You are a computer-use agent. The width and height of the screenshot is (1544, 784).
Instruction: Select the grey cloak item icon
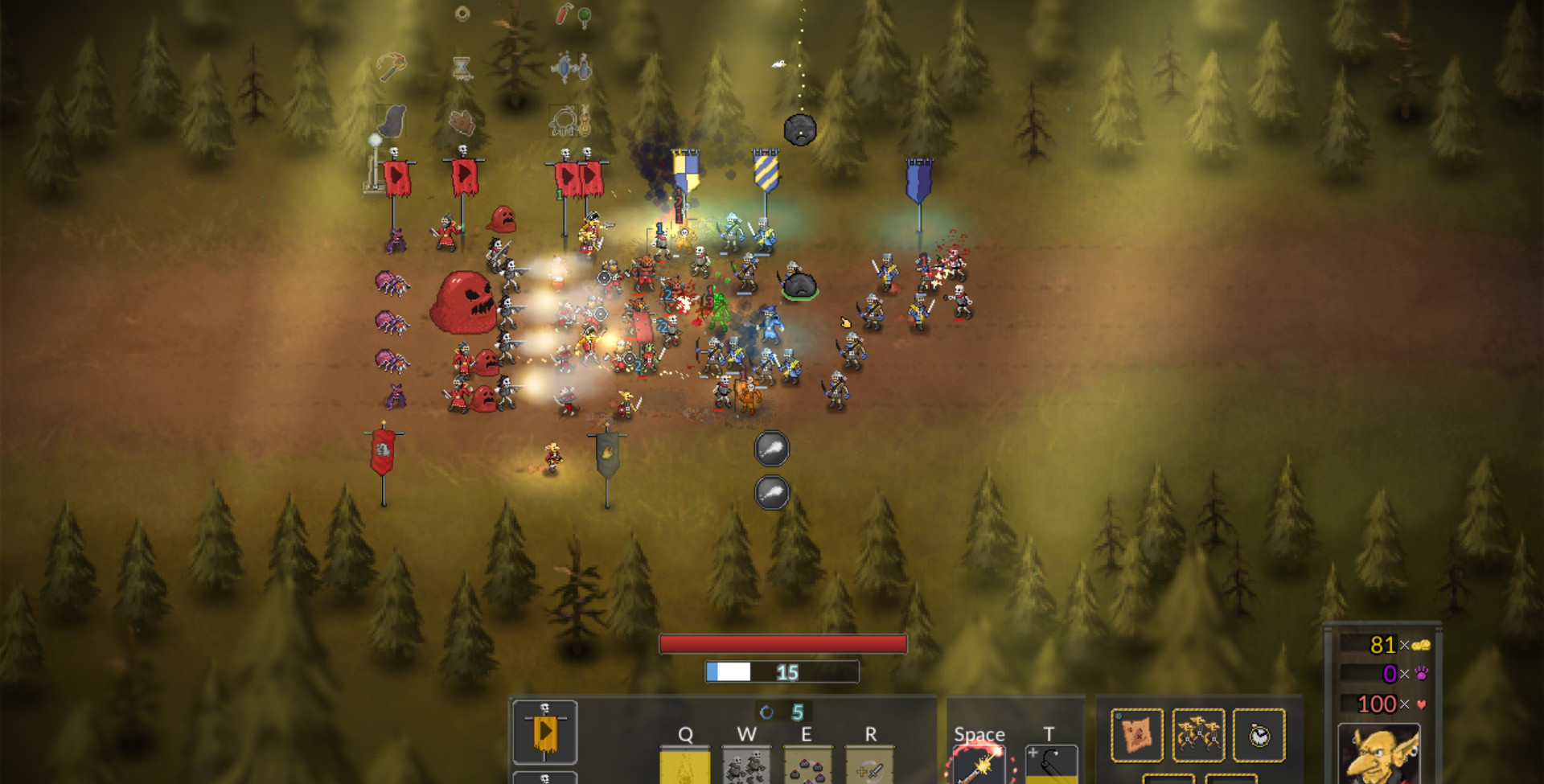[392, 121]
